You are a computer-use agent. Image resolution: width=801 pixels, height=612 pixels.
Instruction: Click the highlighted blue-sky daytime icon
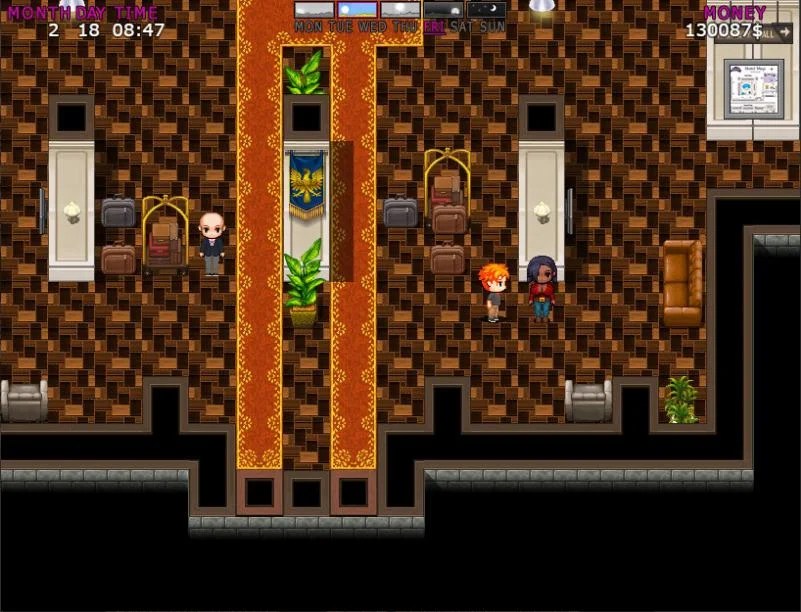(x=357, y=9)
